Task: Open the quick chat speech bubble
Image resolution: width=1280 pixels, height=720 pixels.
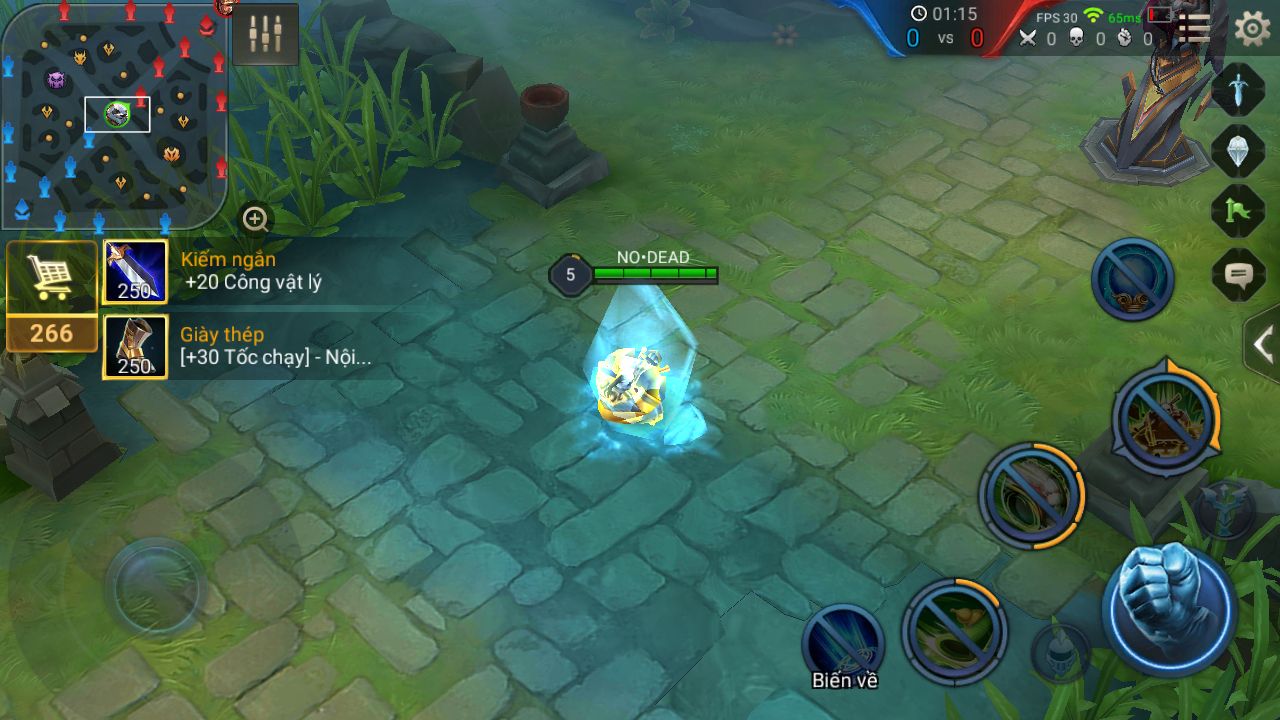Action: coord(1238,274)
